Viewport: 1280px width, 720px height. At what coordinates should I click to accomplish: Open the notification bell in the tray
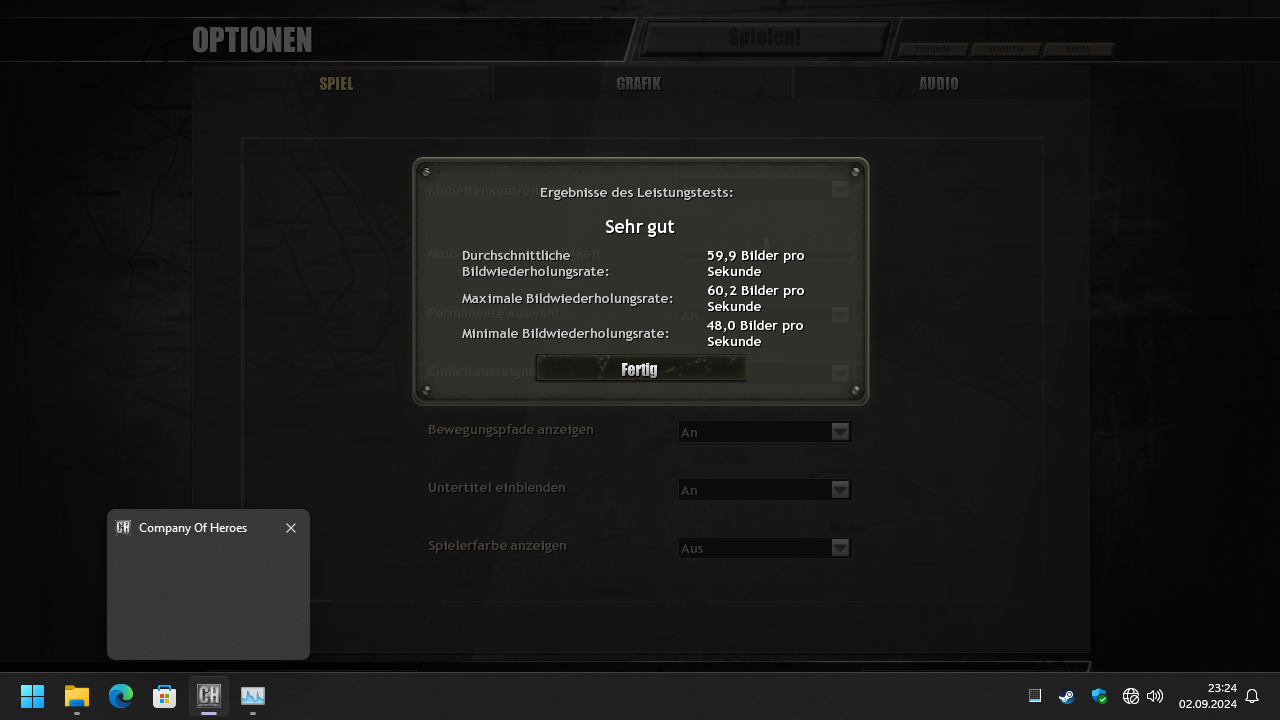1251,696
